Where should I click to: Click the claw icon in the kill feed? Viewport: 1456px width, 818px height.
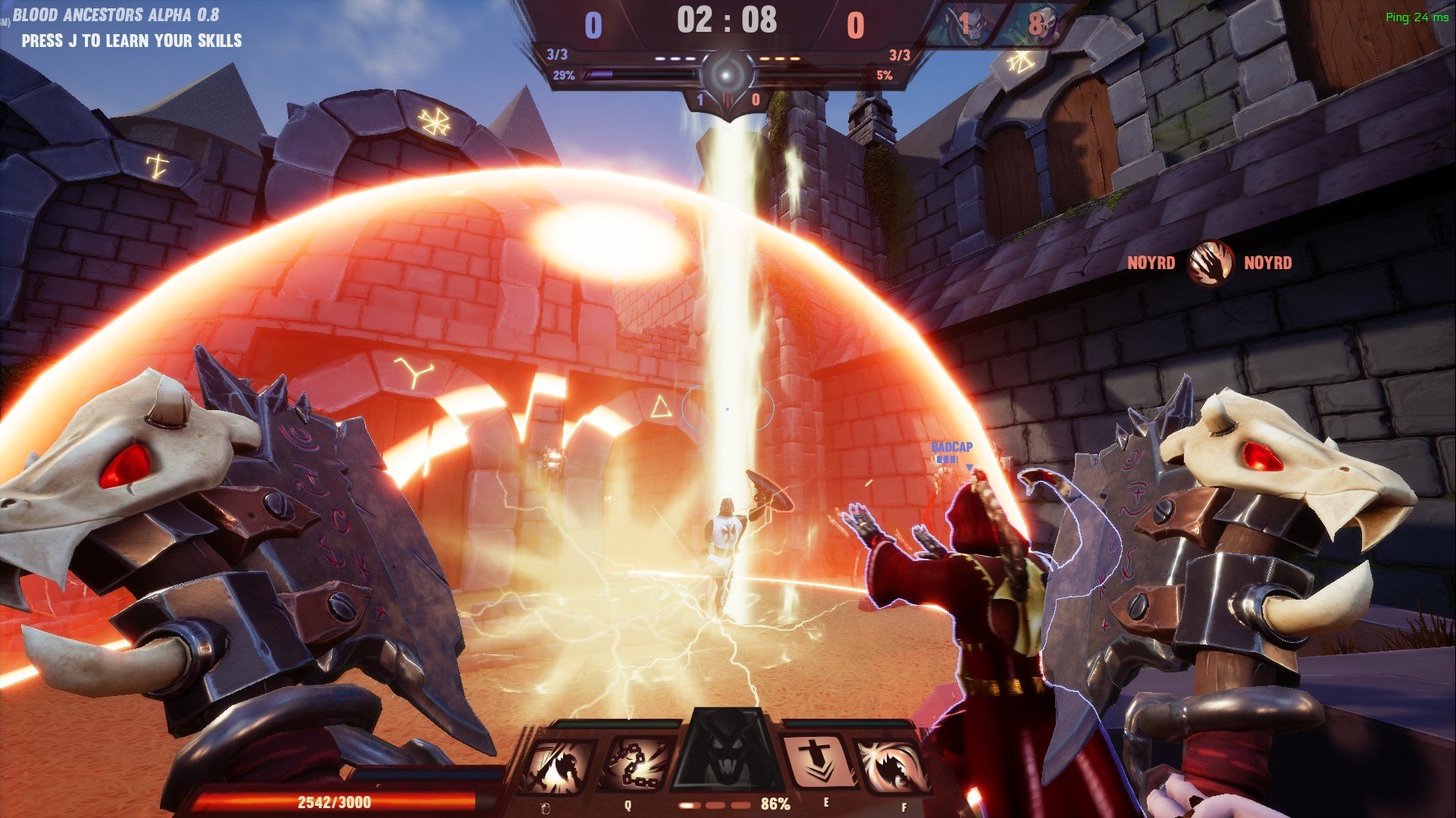[x=1209, y=263]
